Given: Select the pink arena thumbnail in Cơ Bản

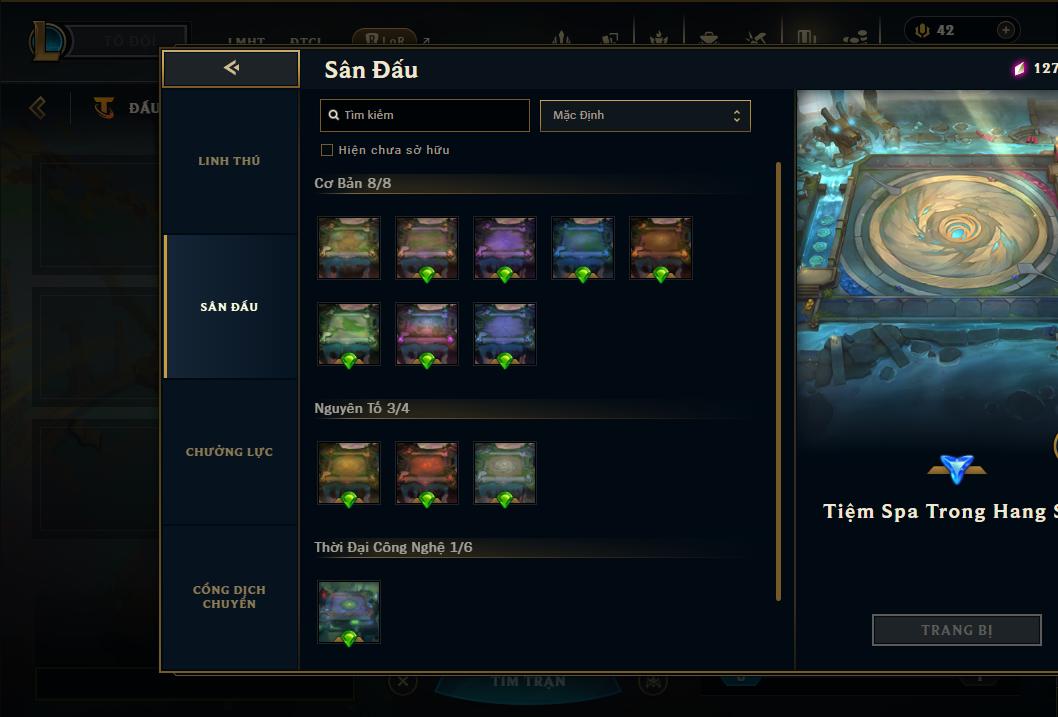Looking at the screenshot, I should click(x=427, y=333).
